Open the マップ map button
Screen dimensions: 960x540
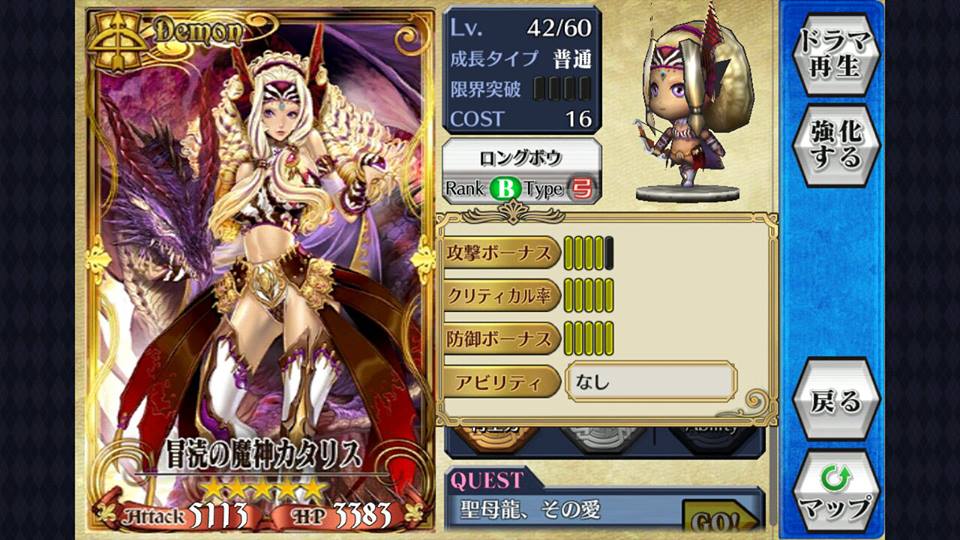click(x=835, y=492)
